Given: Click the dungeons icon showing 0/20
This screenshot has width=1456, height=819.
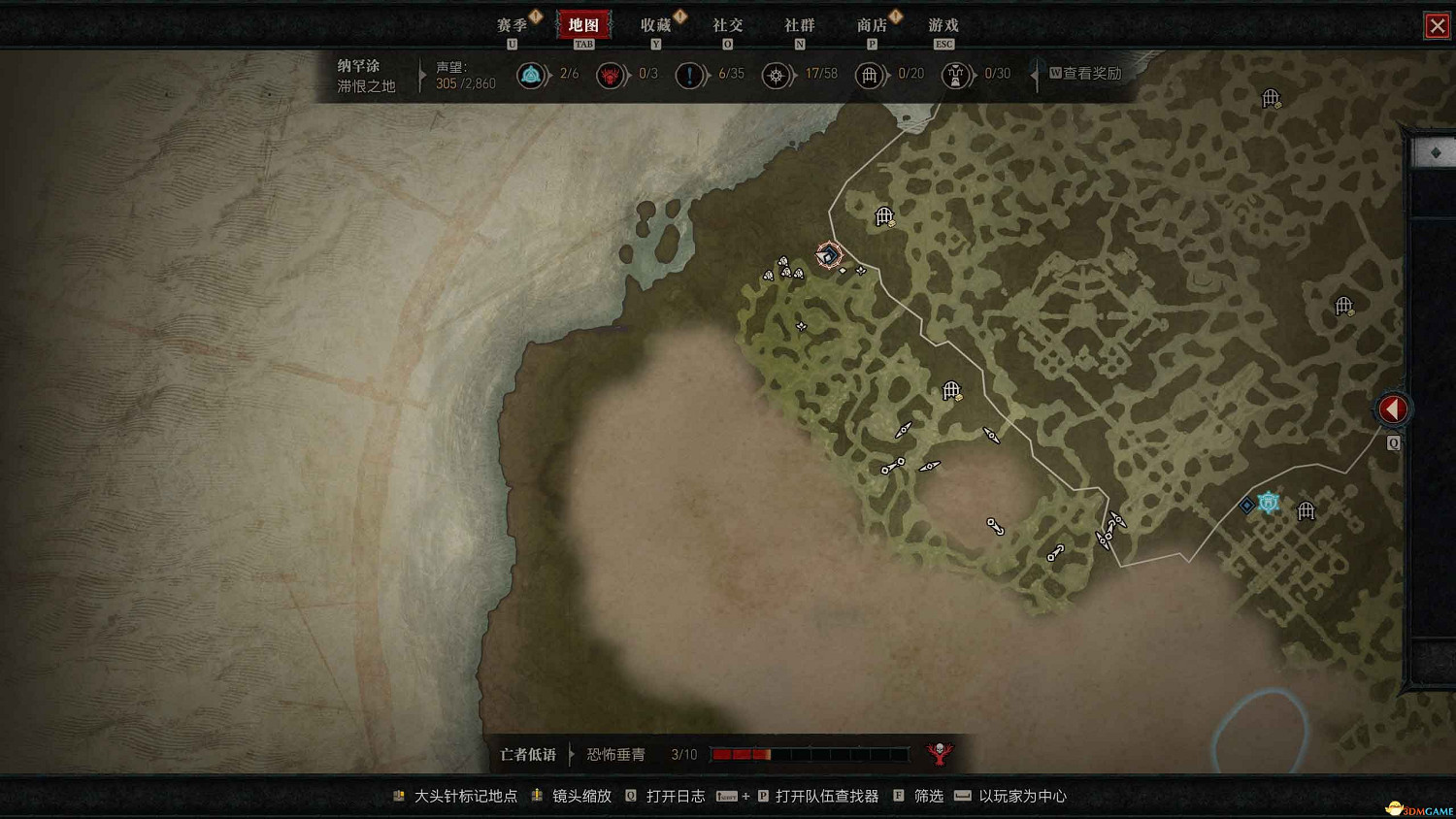Looking at the screenshot, I should point(871,75).
